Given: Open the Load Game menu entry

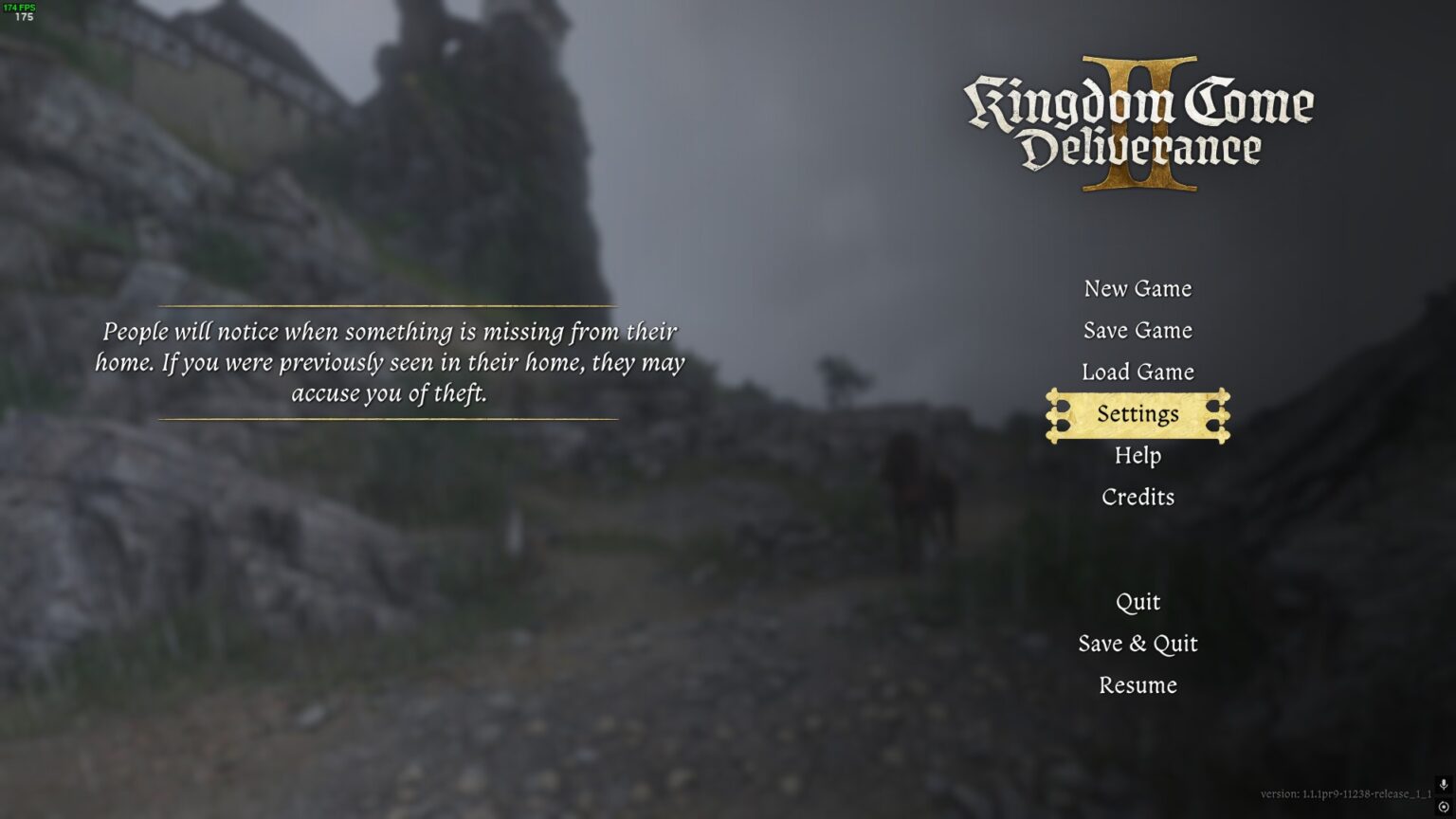Looking at the screenshot, I should coord(1139,373).
